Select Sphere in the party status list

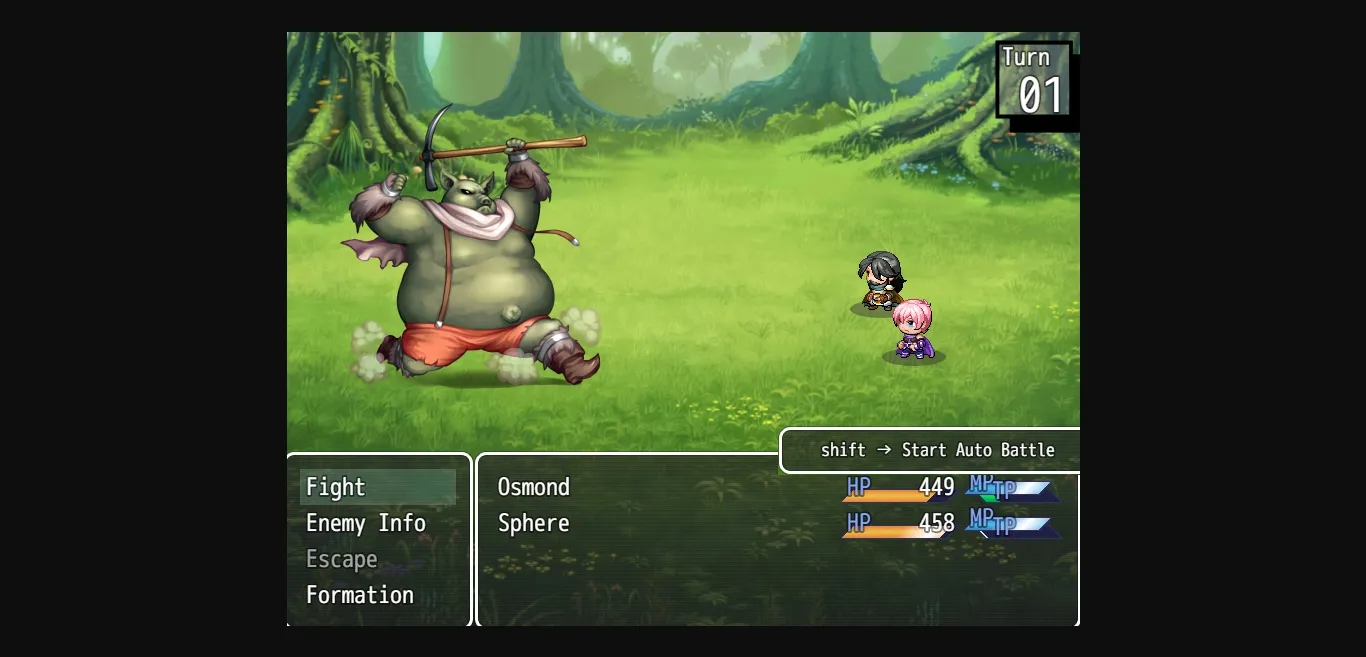pos(534,523)
